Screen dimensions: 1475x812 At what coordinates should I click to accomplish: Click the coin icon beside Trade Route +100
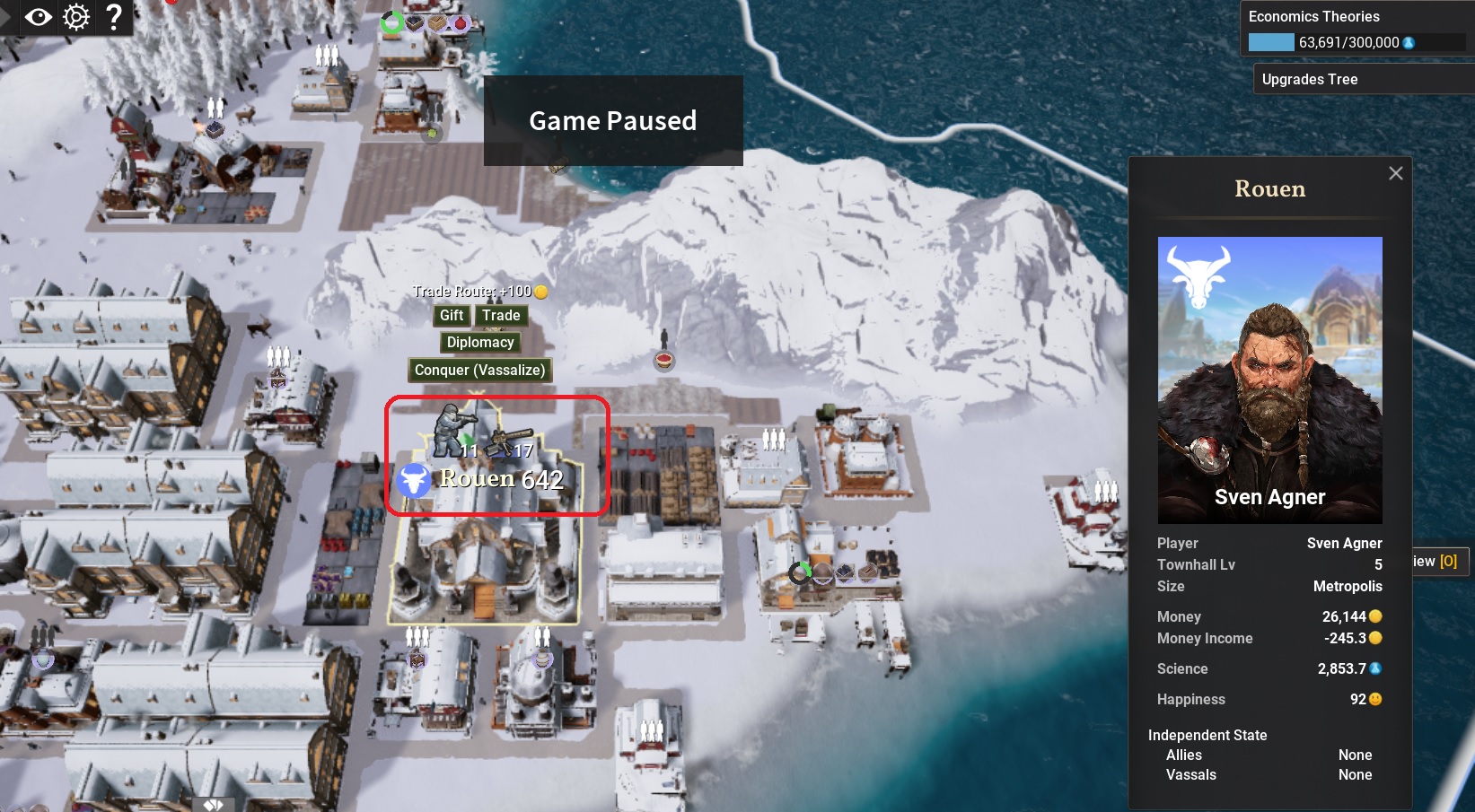click(541, 292)
